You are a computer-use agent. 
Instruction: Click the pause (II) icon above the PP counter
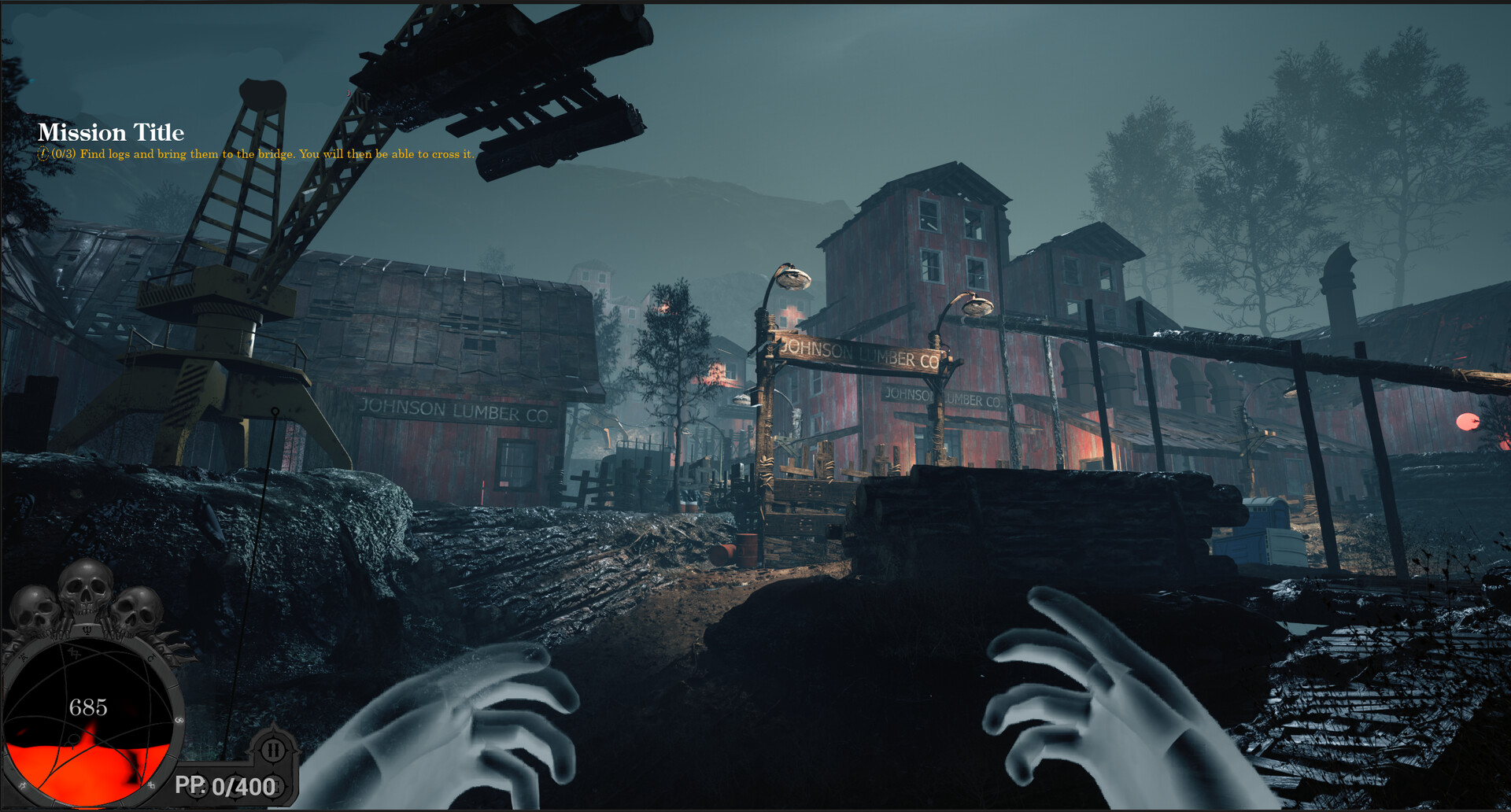pos(274,751)
